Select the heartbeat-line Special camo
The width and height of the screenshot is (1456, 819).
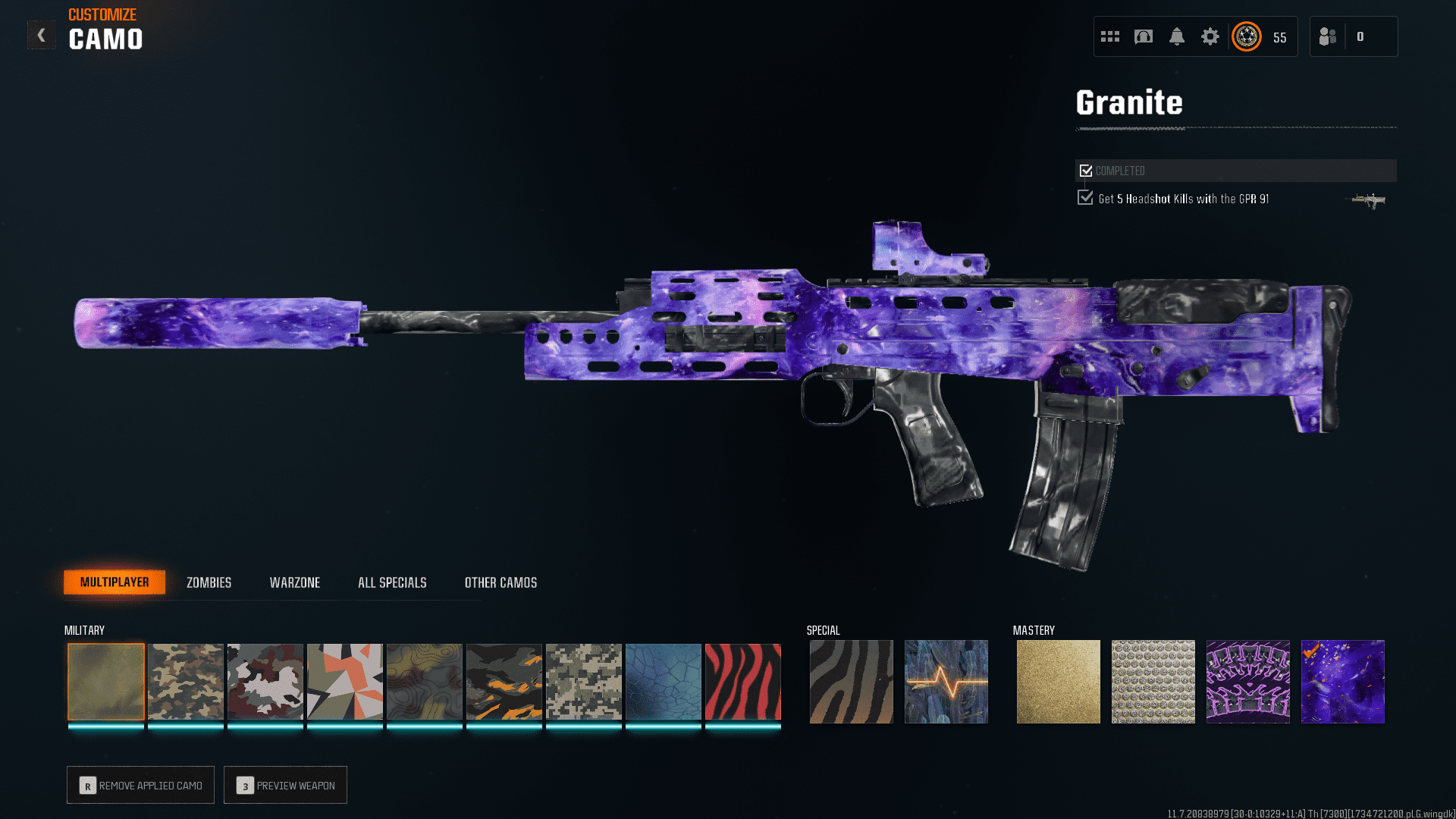point(946,681)
